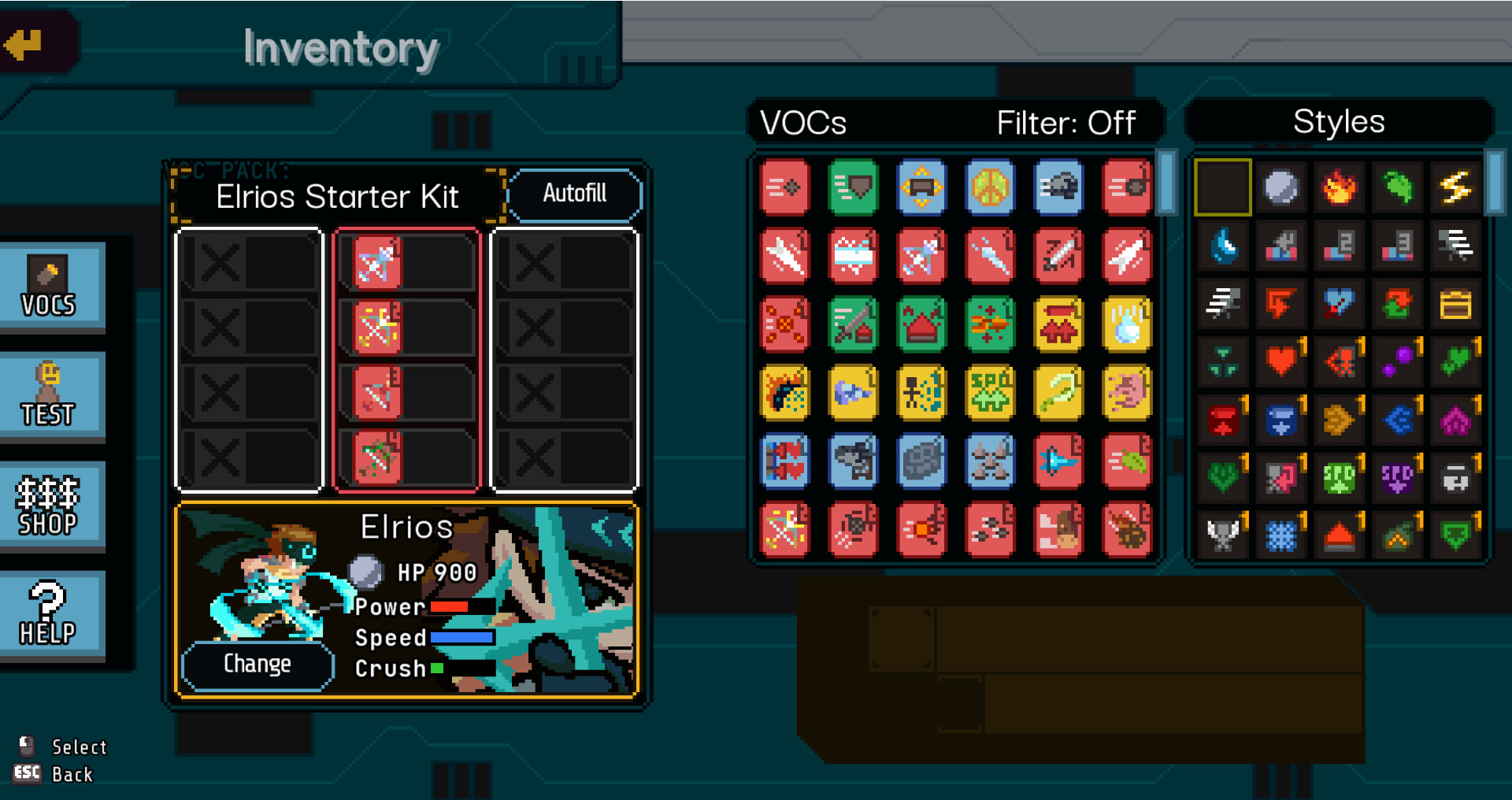
Task: Select the crossbow VOC card
Action: (921, 256)
